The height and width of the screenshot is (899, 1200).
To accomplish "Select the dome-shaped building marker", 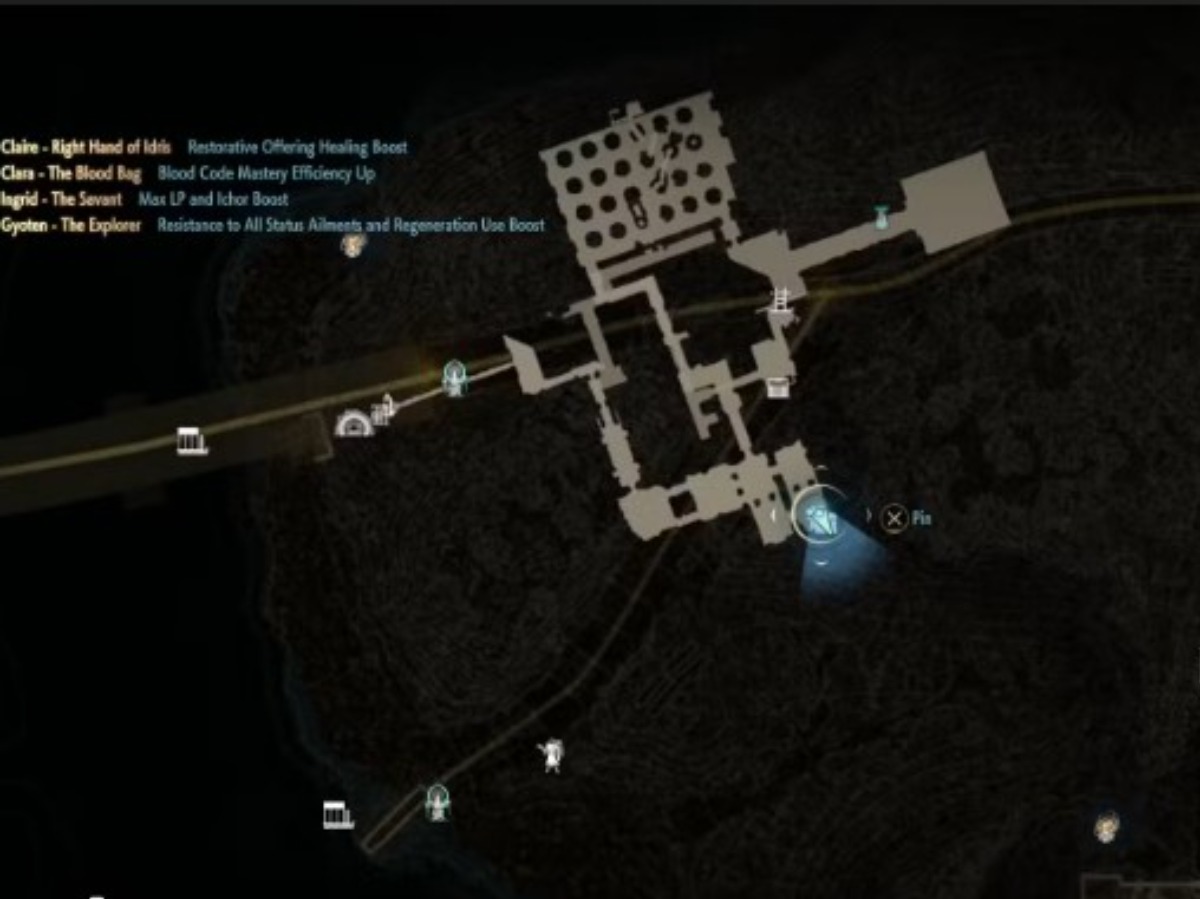I will 354,424.
